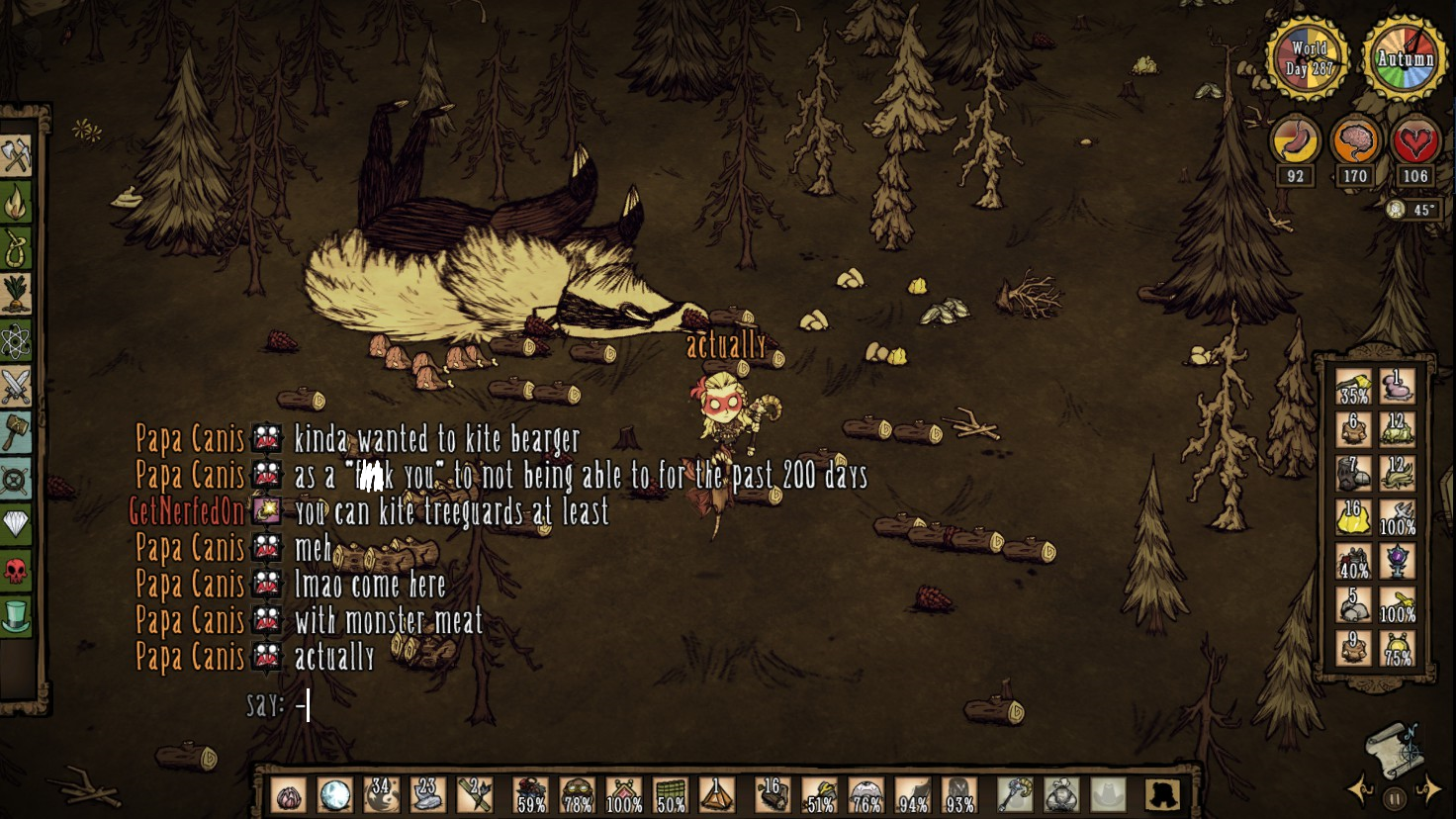Switch to the Survival rope-loop tab
Screen dimensions: 1456x819
[17, 248]
